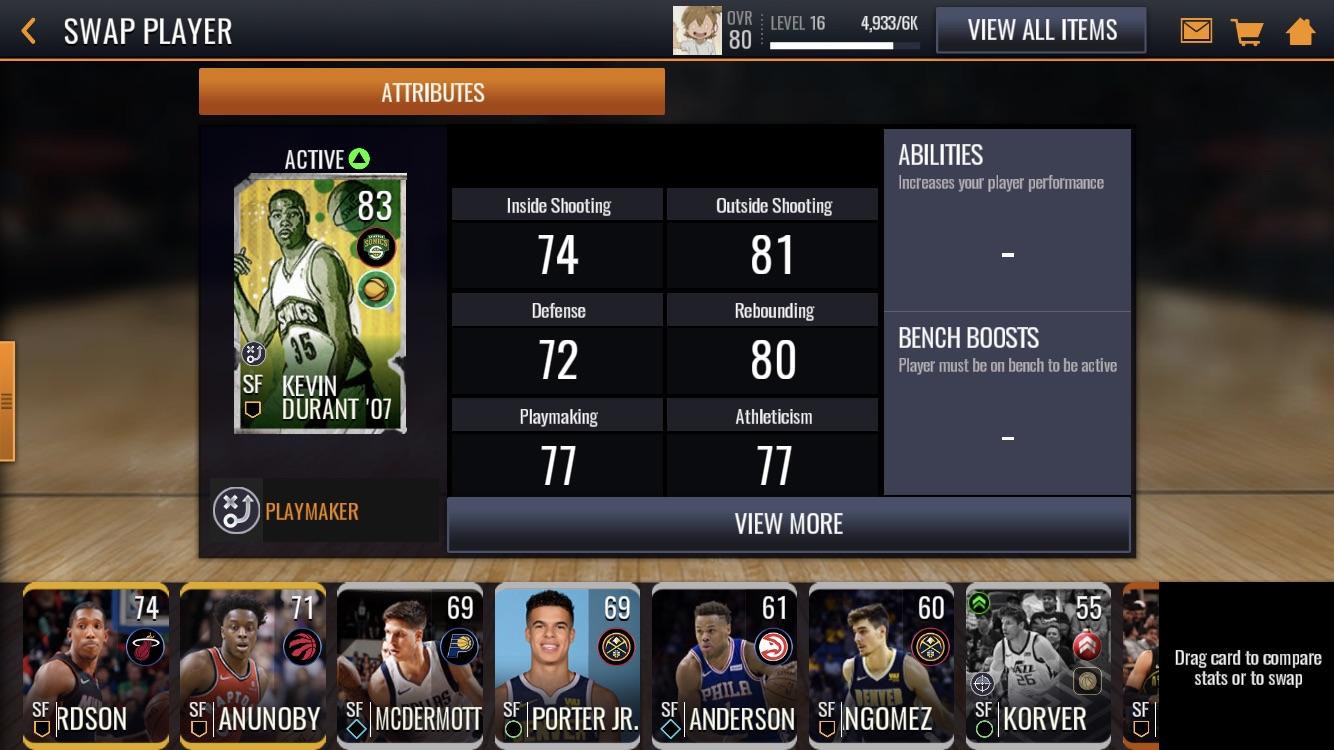Click the Level 16 XP progress bar

pos(845,43)
